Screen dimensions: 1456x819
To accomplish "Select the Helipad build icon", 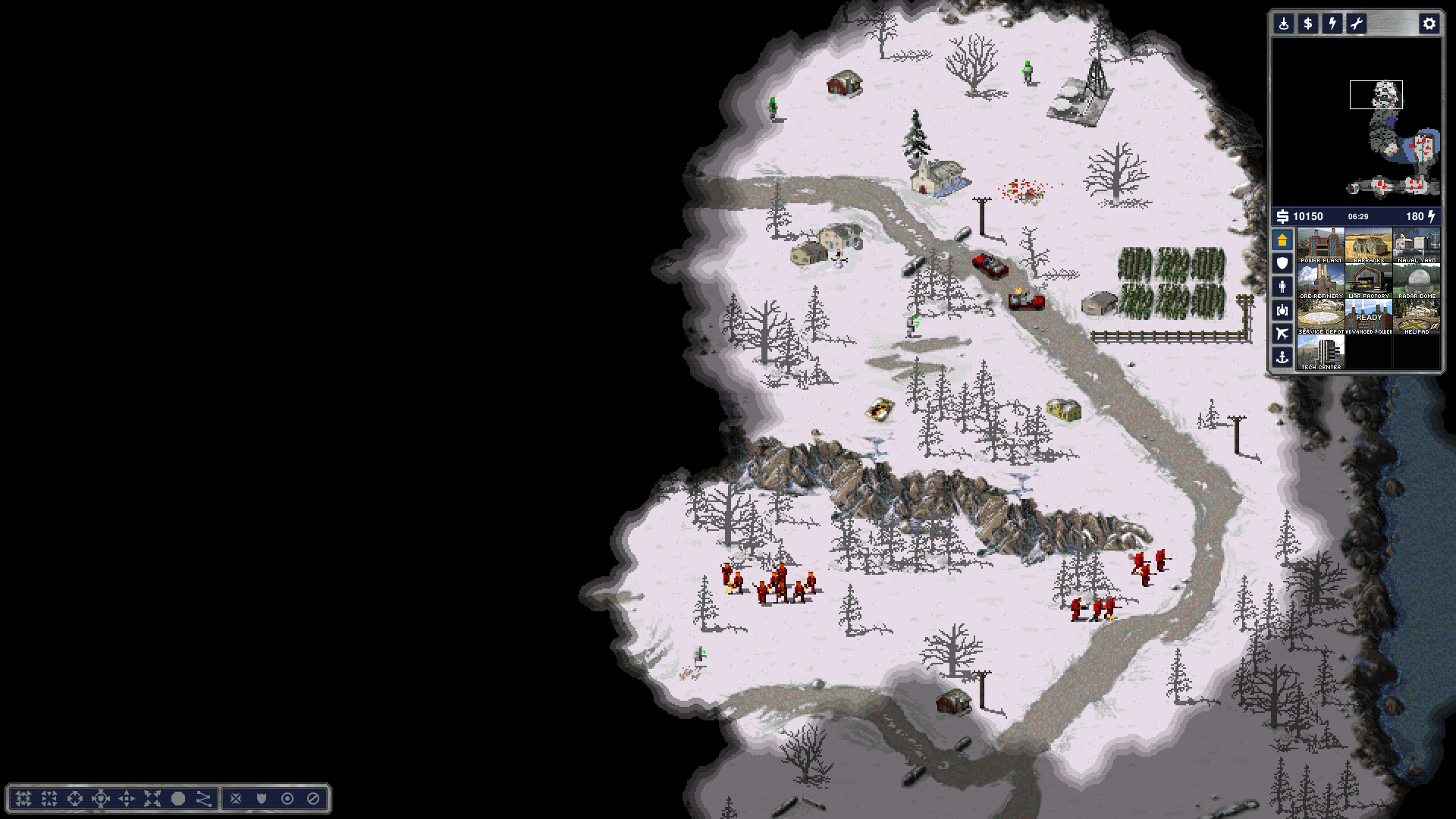I will click(1416, 316).
